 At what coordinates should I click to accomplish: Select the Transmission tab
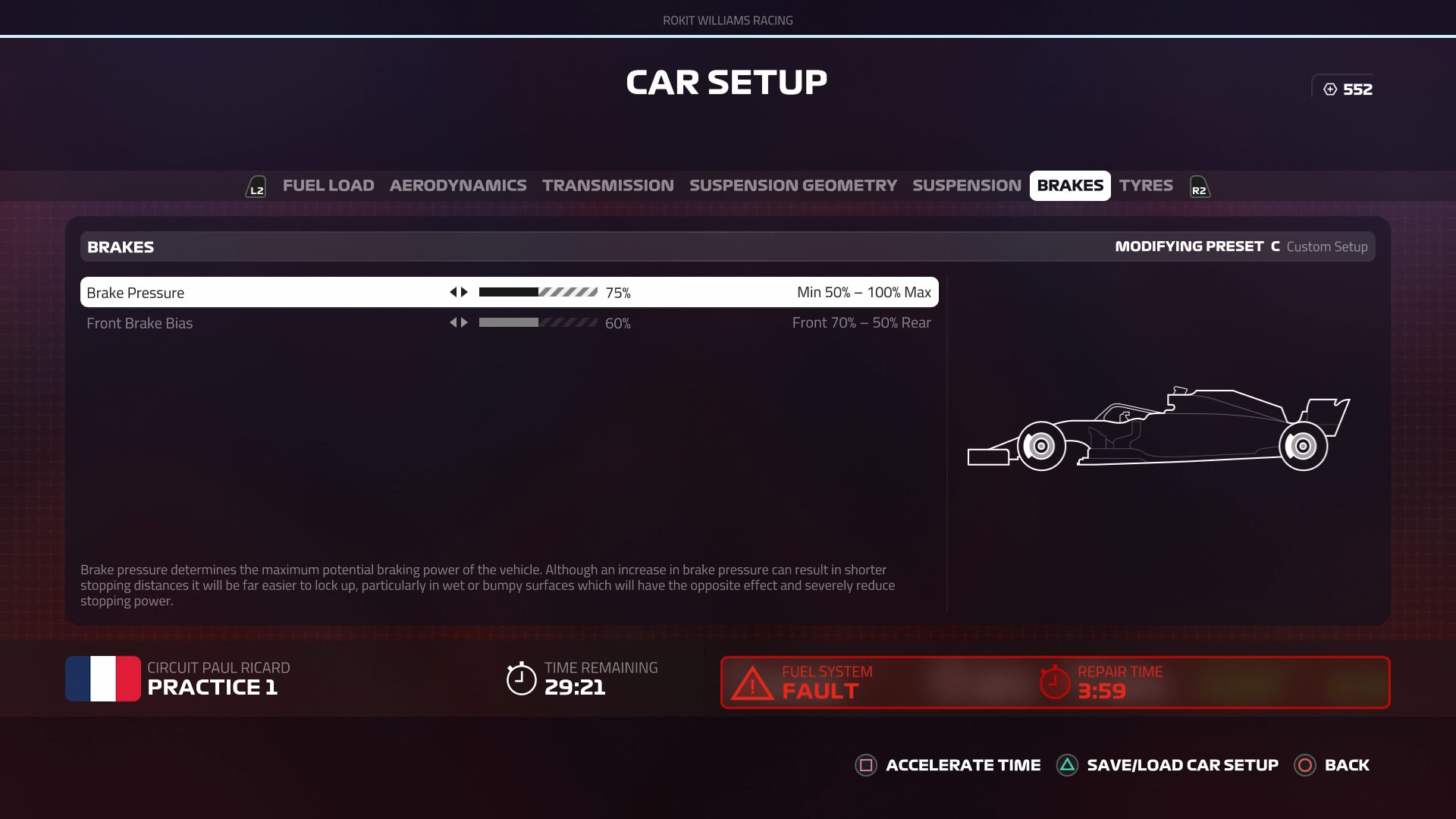(x=607, y=186)
